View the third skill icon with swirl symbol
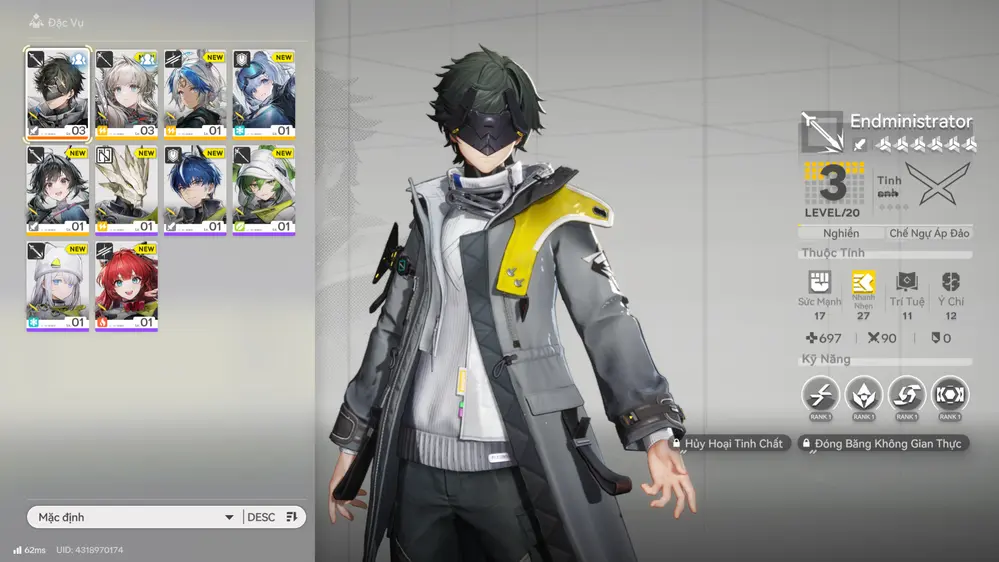 pyautogui.click(x=906, y=394)
